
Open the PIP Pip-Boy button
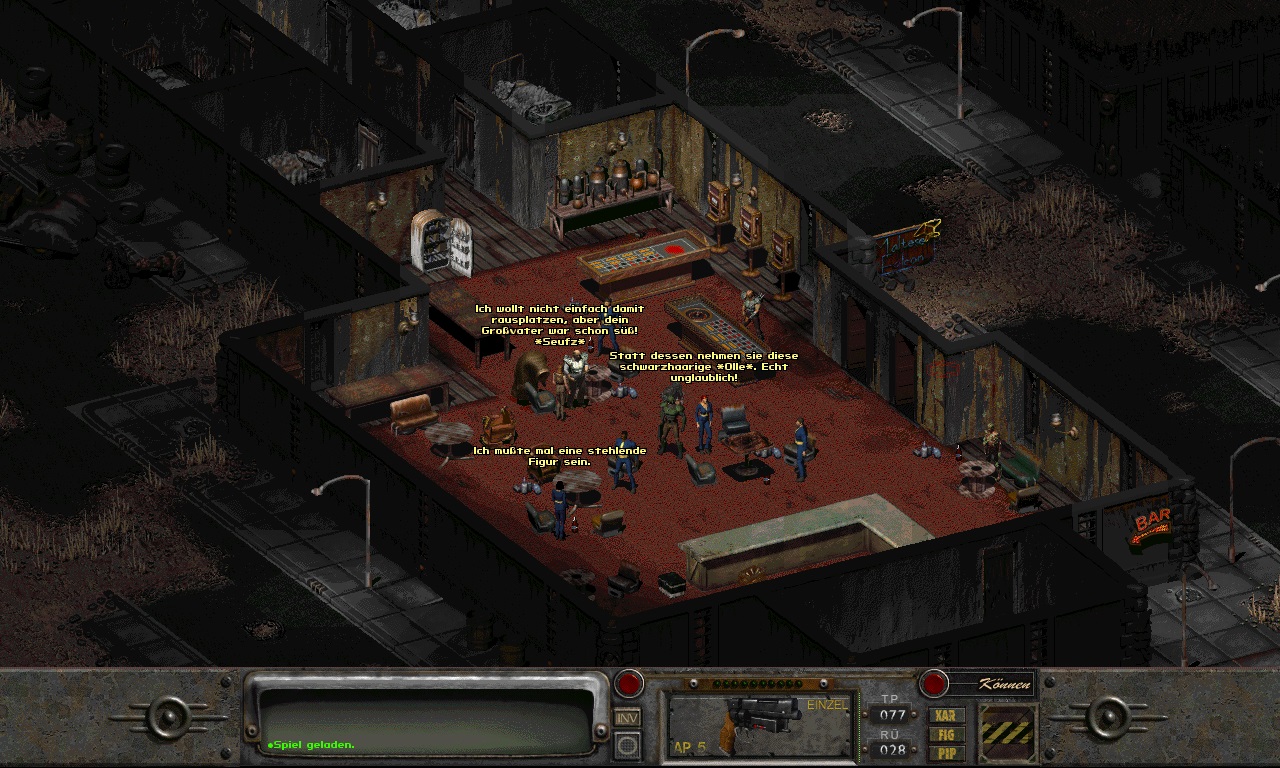click(x=946, y=752)
